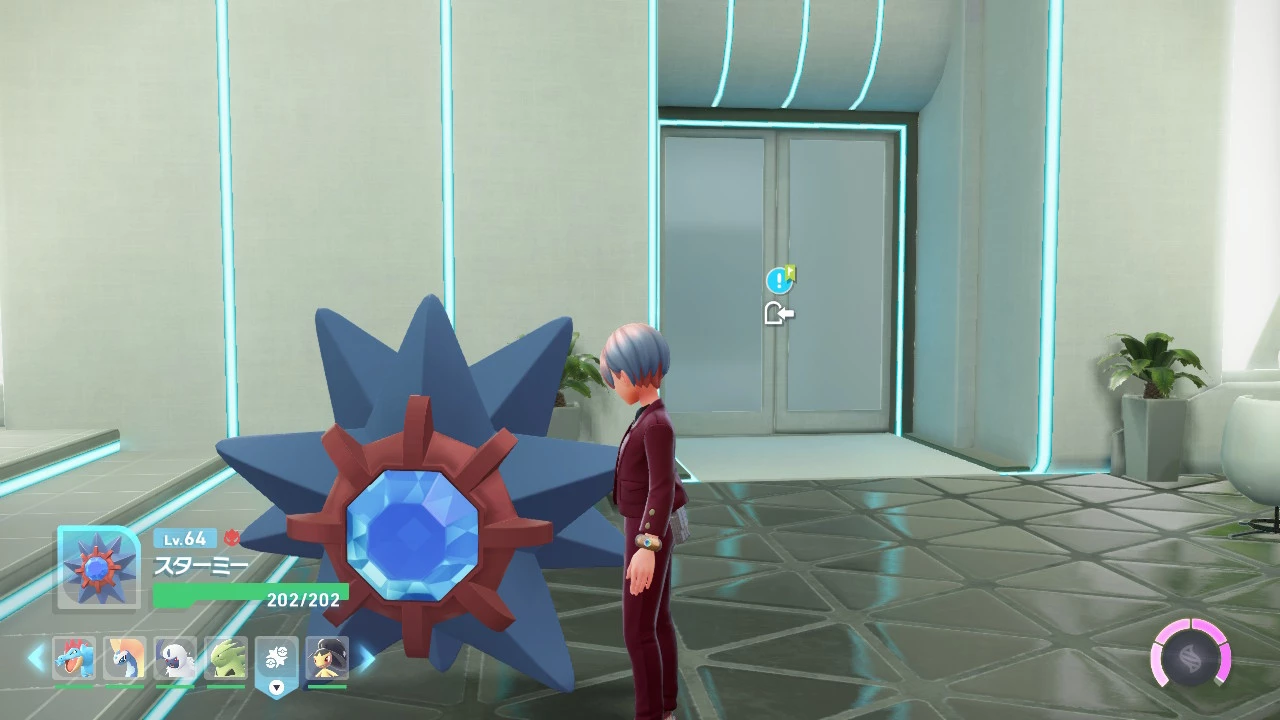The height and width of the screenshot is (720, 1280).
Task: Select Feraligatr in the party bar
Action: pyautogui.click(x=75, y=658)
